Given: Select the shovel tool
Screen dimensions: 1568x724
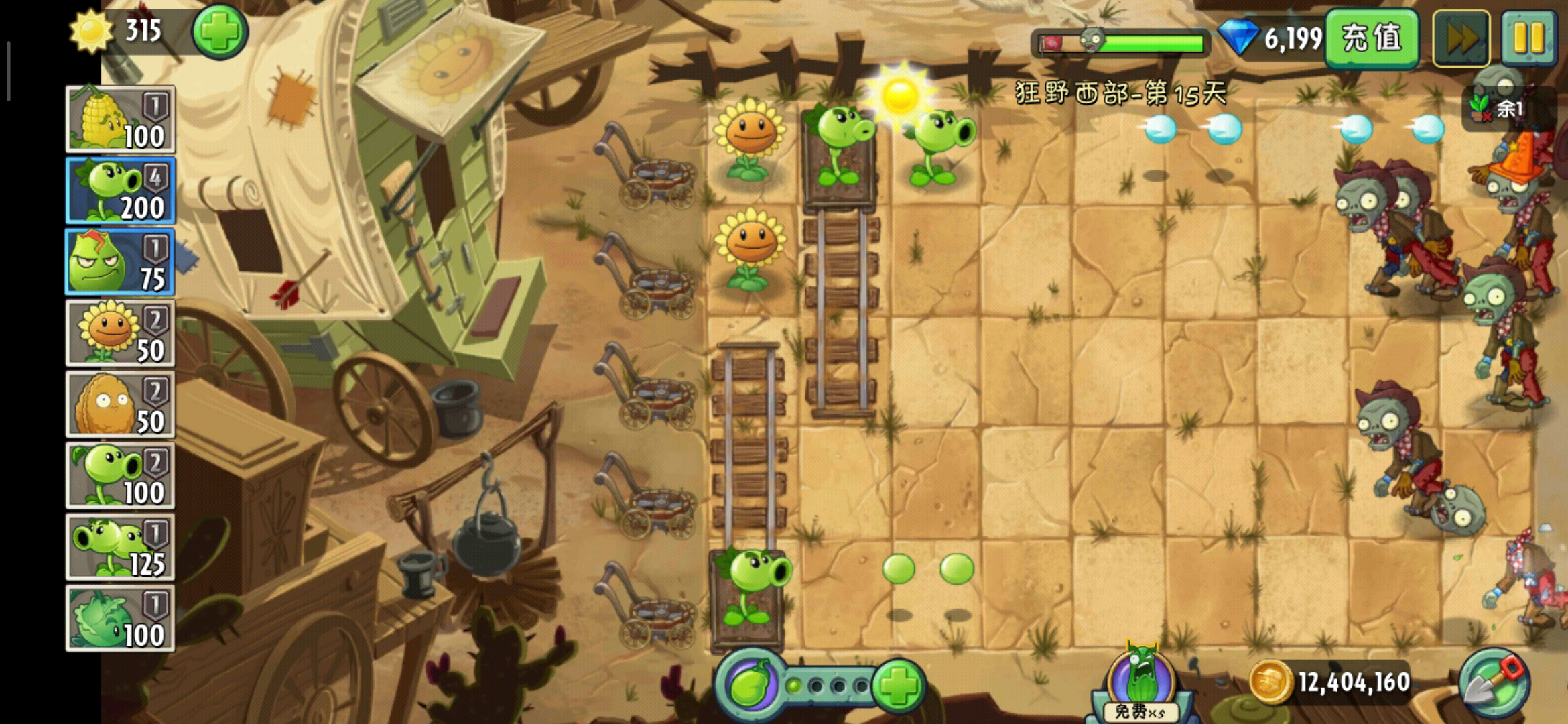Looking at the screenshot, I should pos(1494,684).
